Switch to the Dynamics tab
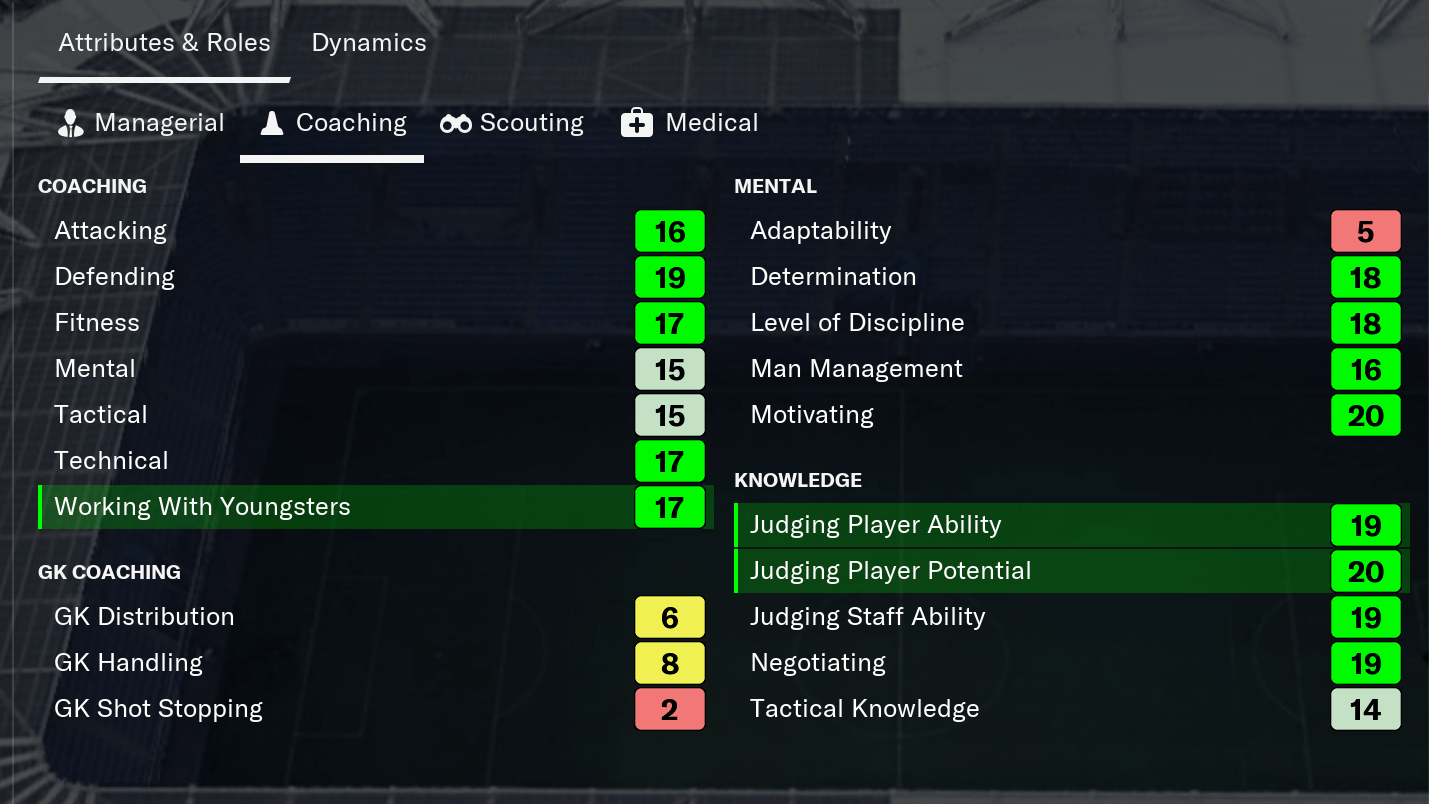This screenshot has width=1429, height=804. (368, 42)
